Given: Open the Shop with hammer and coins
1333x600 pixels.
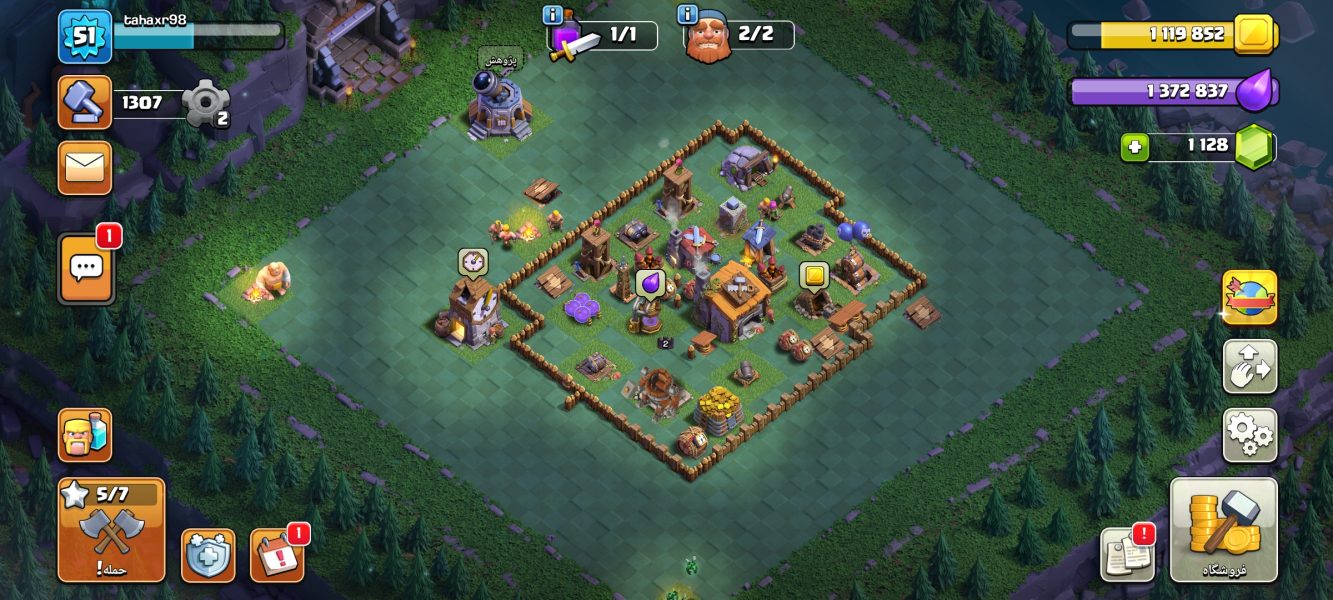Looking at the screenshot, I should pos(1223,530).
